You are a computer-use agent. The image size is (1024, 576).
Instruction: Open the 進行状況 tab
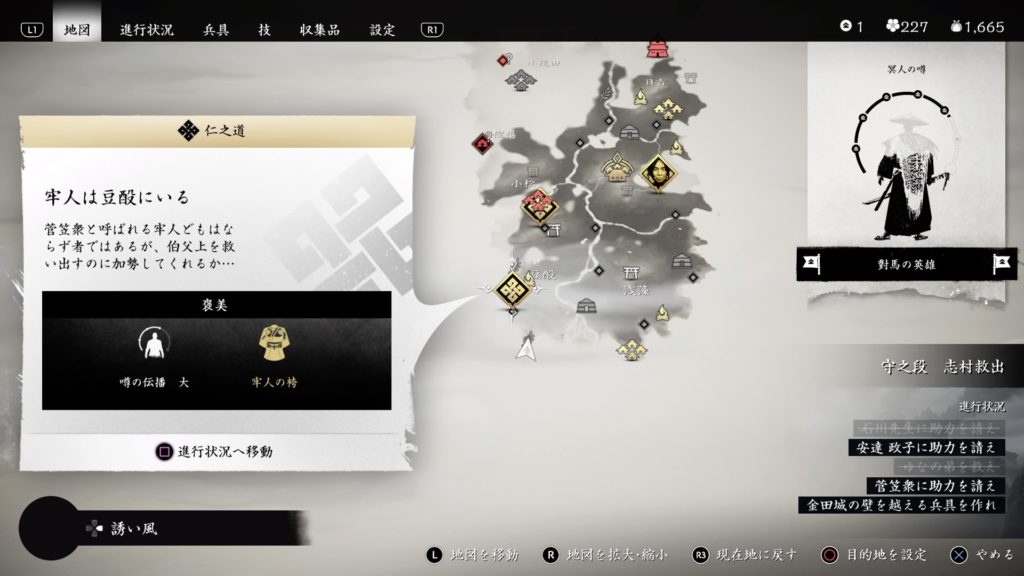(x=146, y=29)
